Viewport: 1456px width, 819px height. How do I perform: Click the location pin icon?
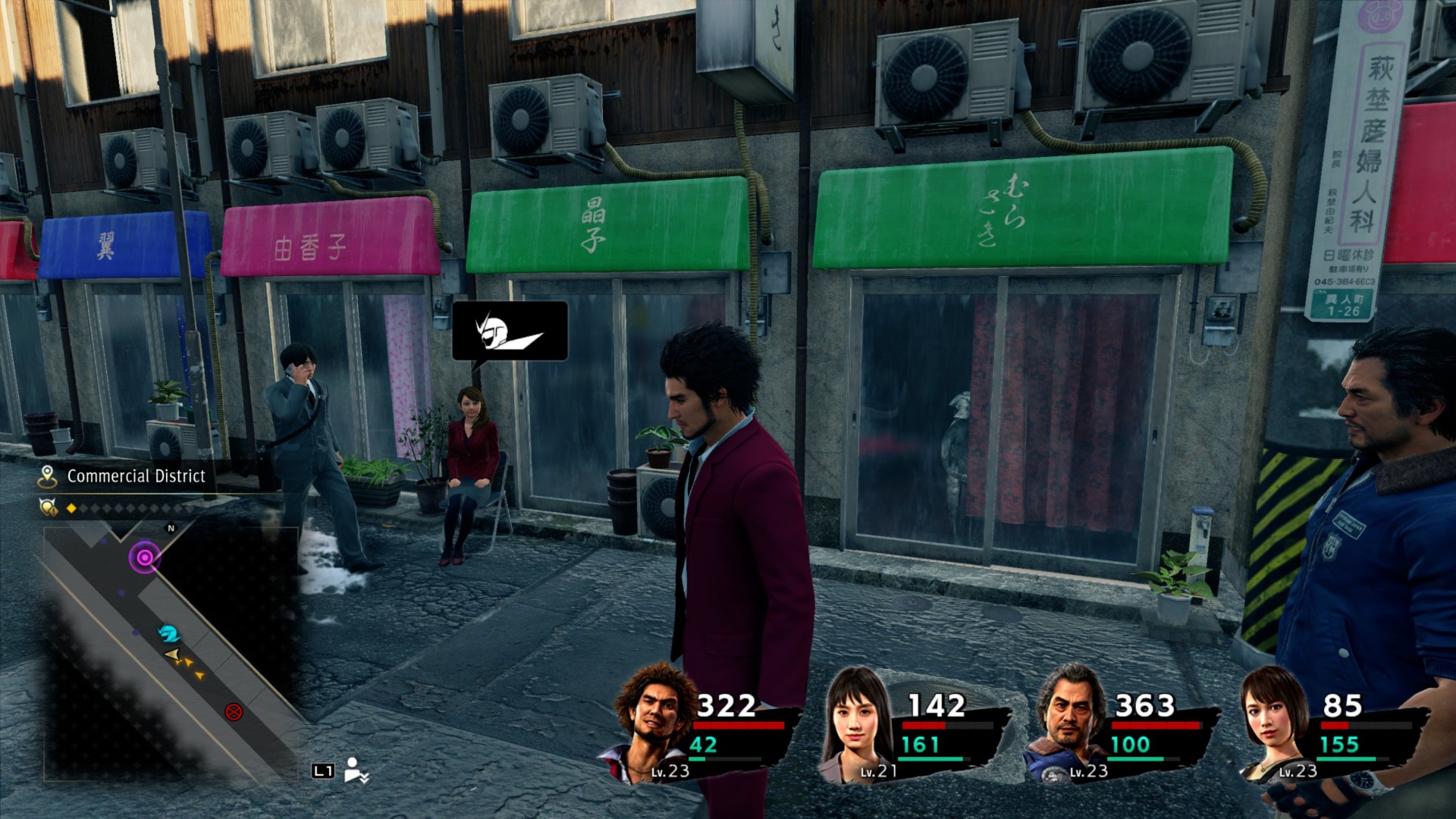pos(48,476)
